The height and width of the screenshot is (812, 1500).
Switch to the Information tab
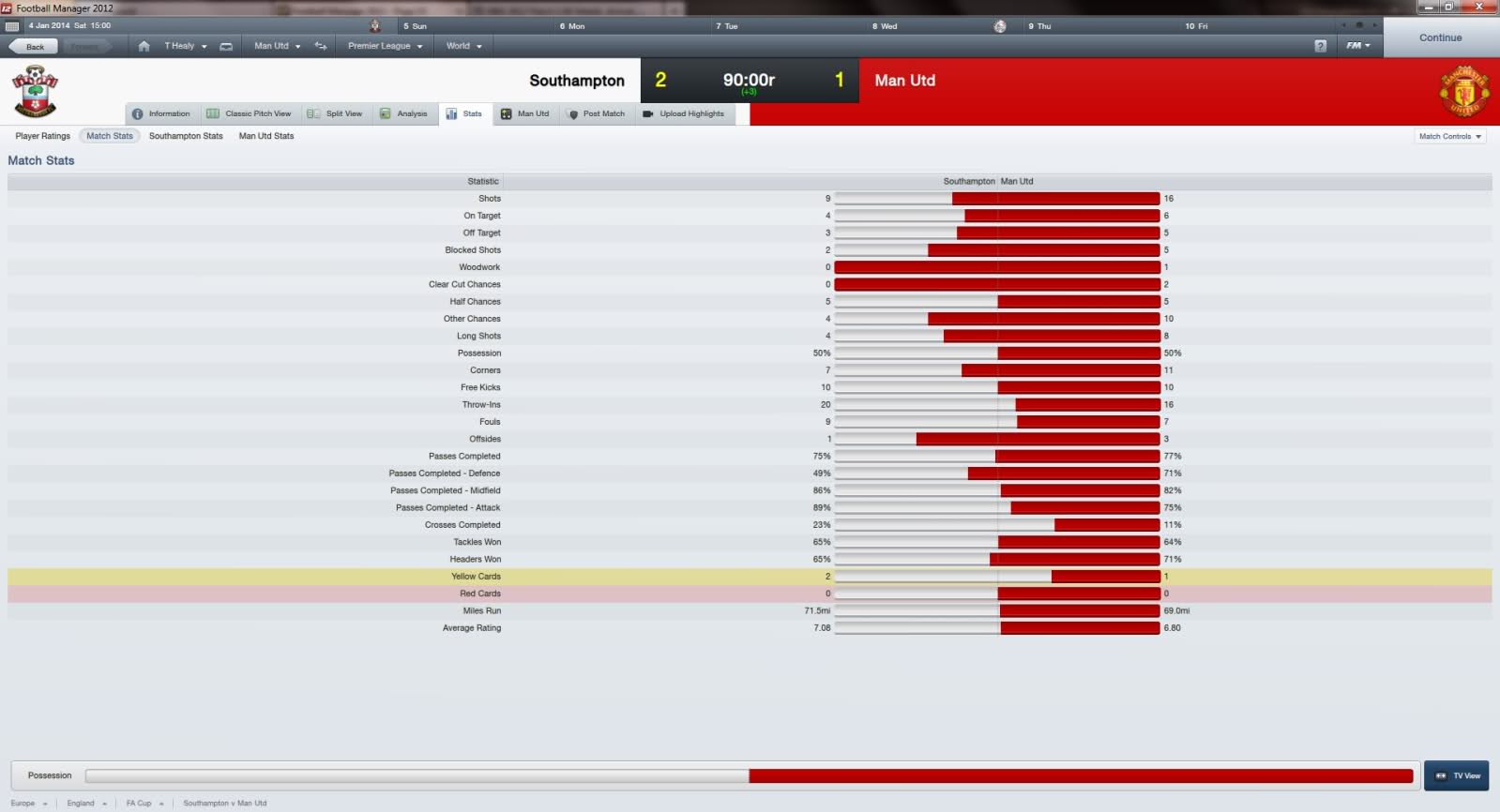pos(161,113)
